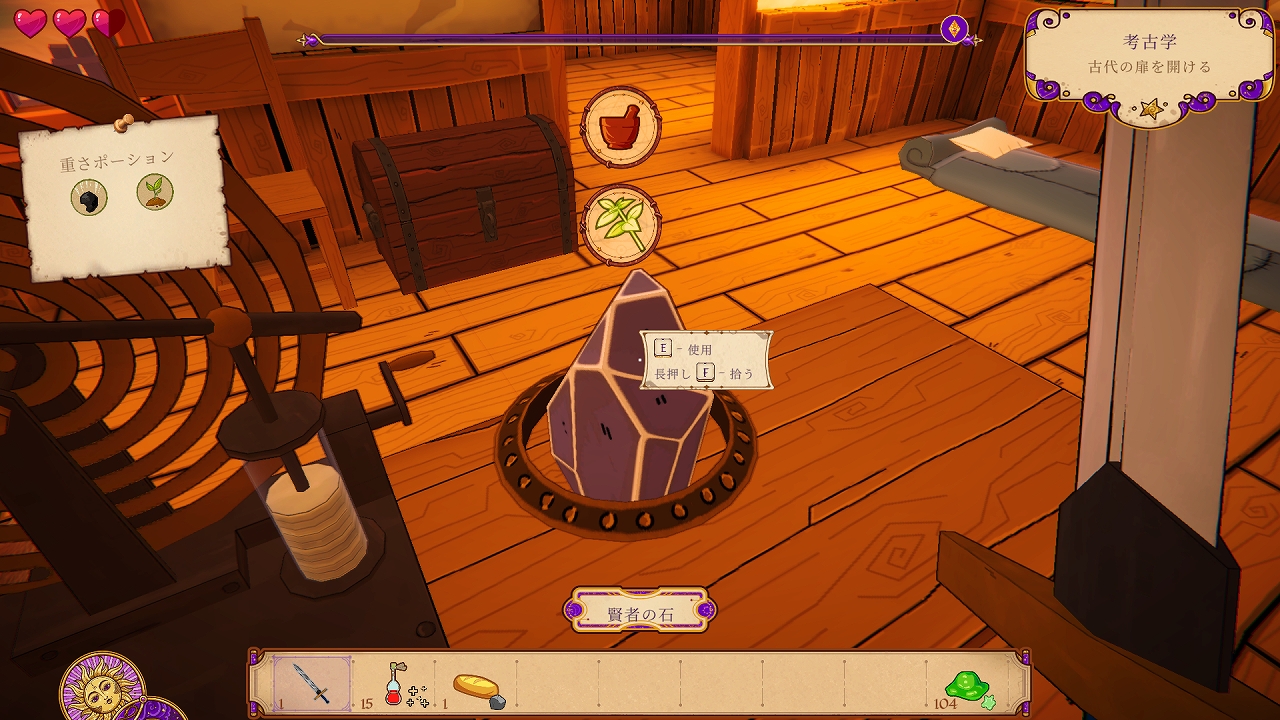Open the 考古学 quest tracker panel

1150,56
